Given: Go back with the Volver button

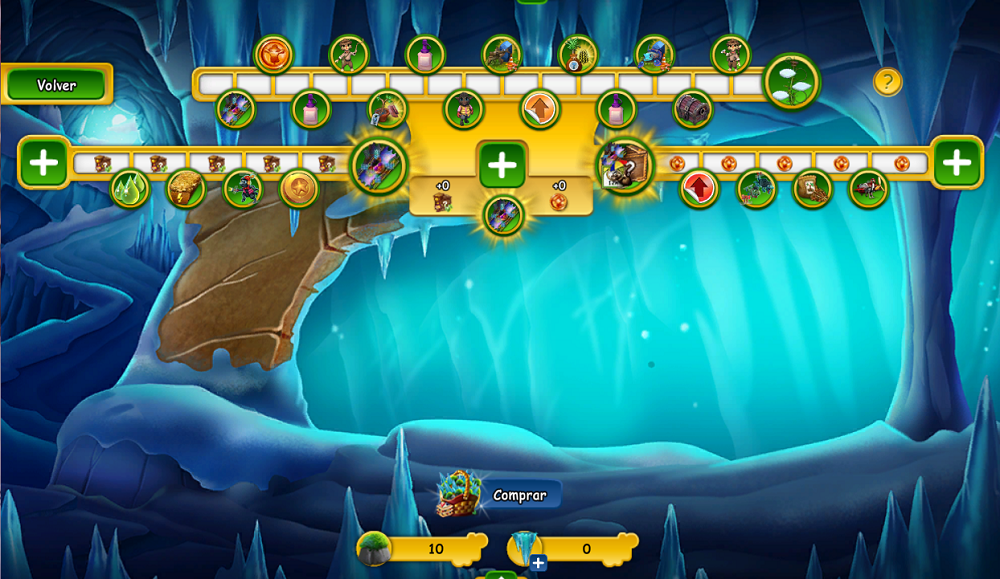Looking at the screenshot, I should 57,85.
